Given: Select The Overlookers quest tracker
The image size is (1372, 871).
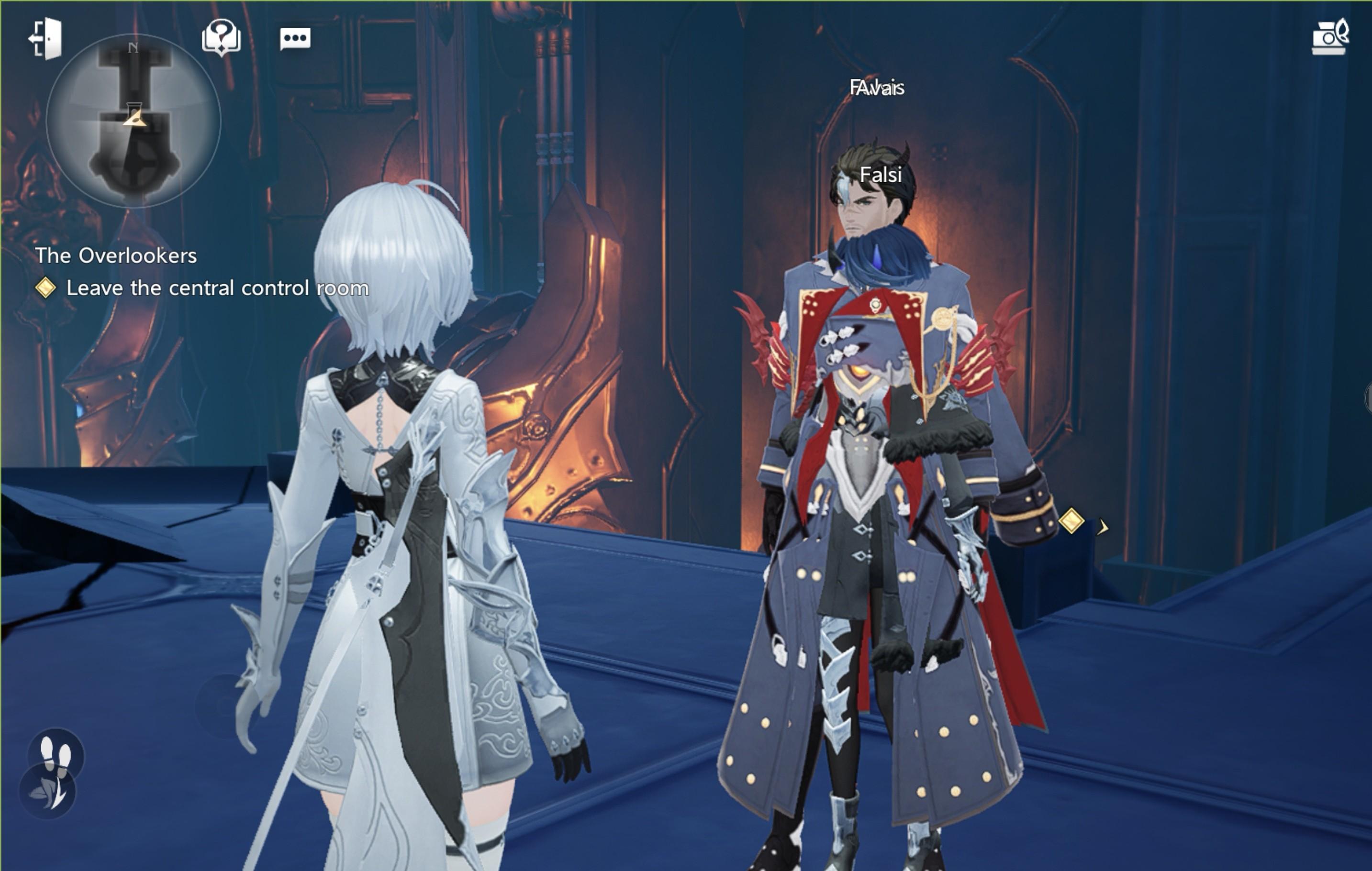Looking at the screenshot, I should [116, 256].
